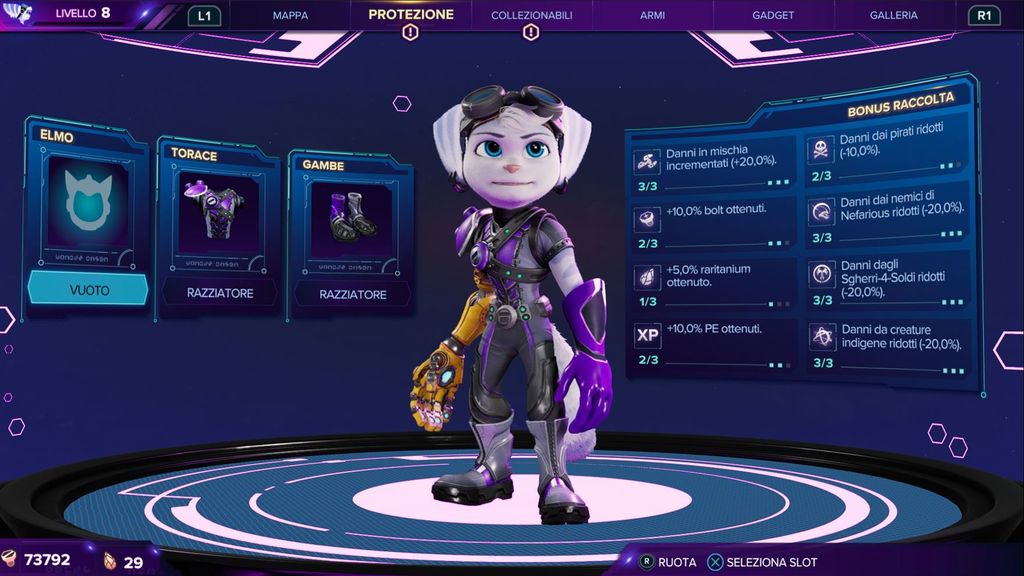The height and width of the screenshot is (576, 1024).
Task: Select the empty Elmo helmet slot
Action: tap(87, 222)
